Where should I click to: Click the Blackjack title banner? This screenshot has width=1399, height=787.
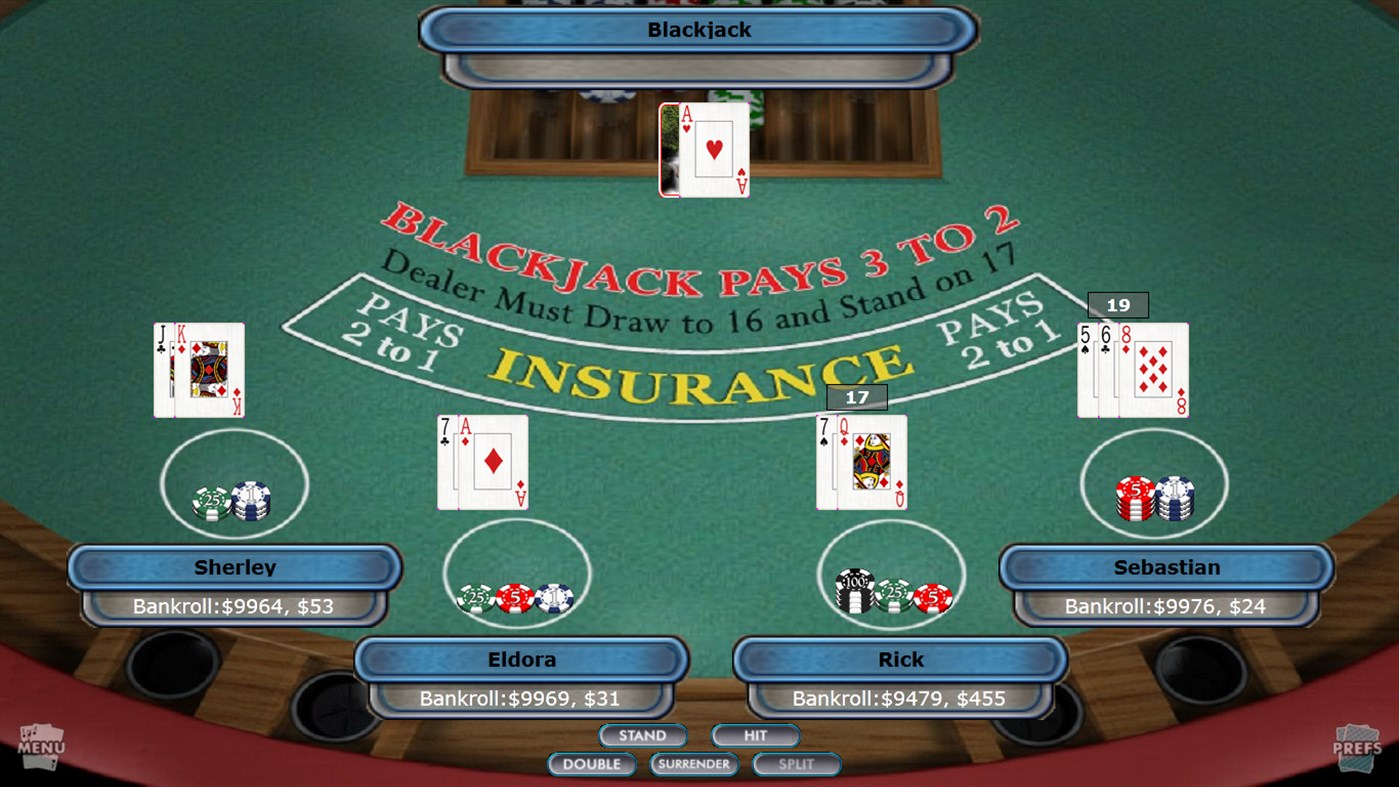pyautogui.click(x=699, y=30)
